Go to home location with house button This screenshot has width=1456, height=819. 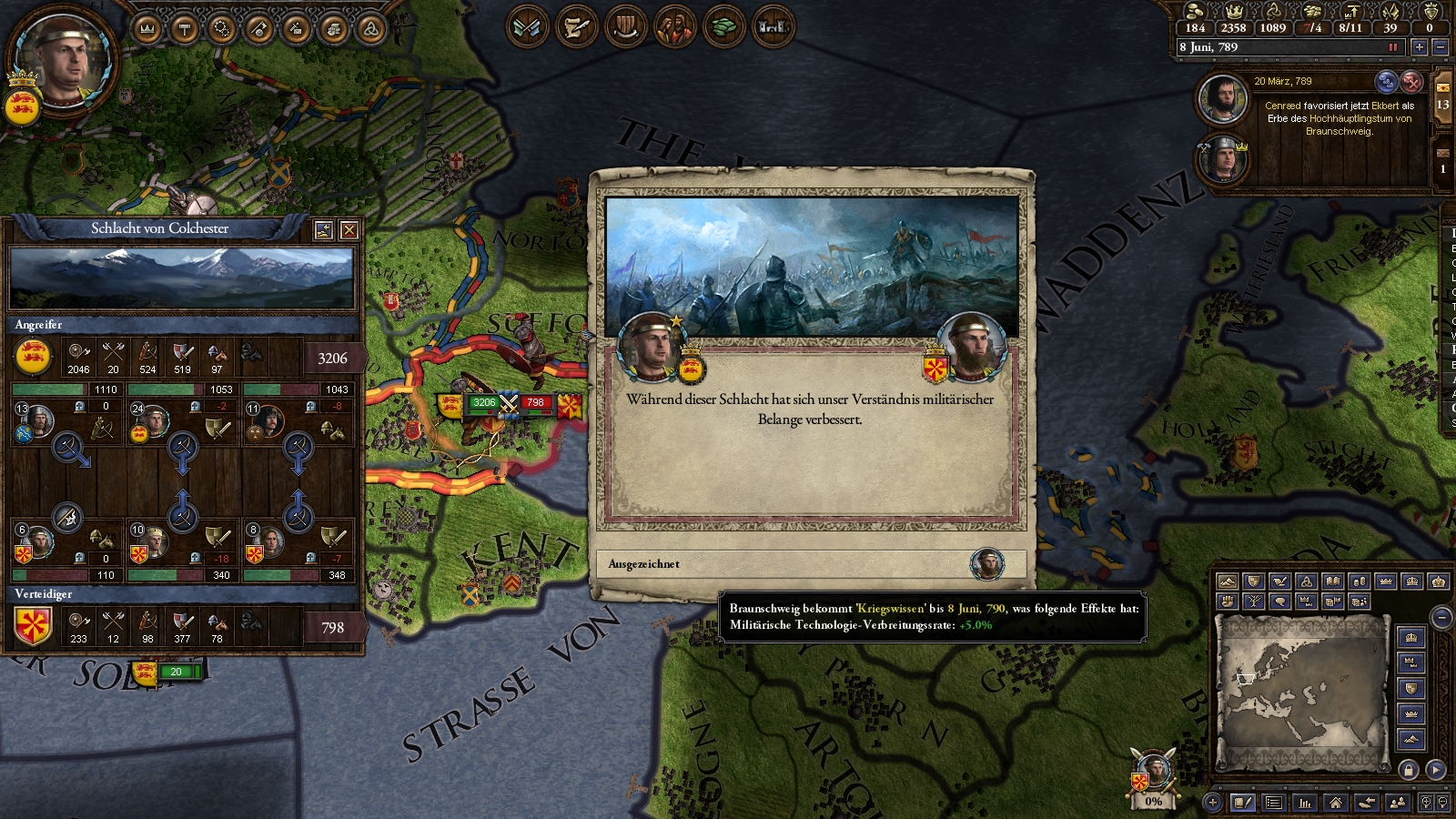(1335, 802)
